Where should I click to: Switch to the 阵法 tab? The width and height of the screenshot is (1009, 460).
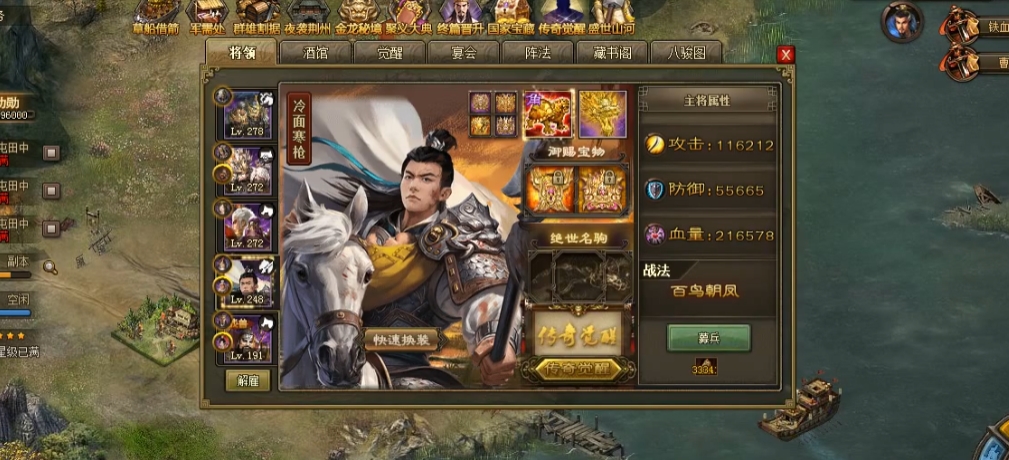[x=538, y=53]
